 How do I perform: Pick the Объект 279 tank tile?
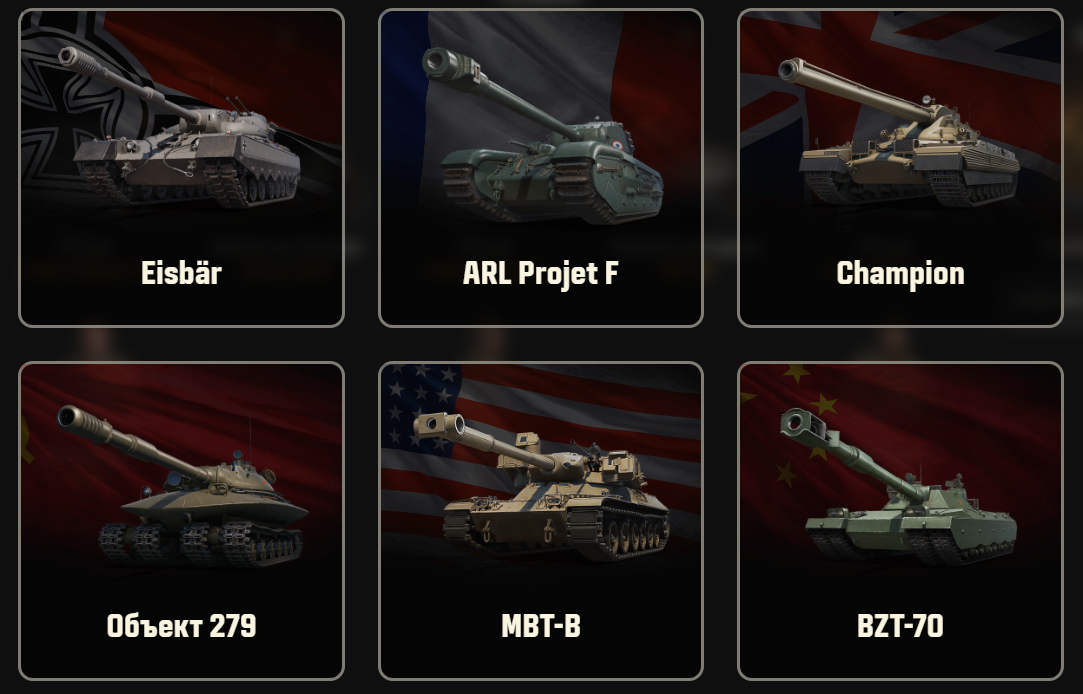(x=181, y=520)
